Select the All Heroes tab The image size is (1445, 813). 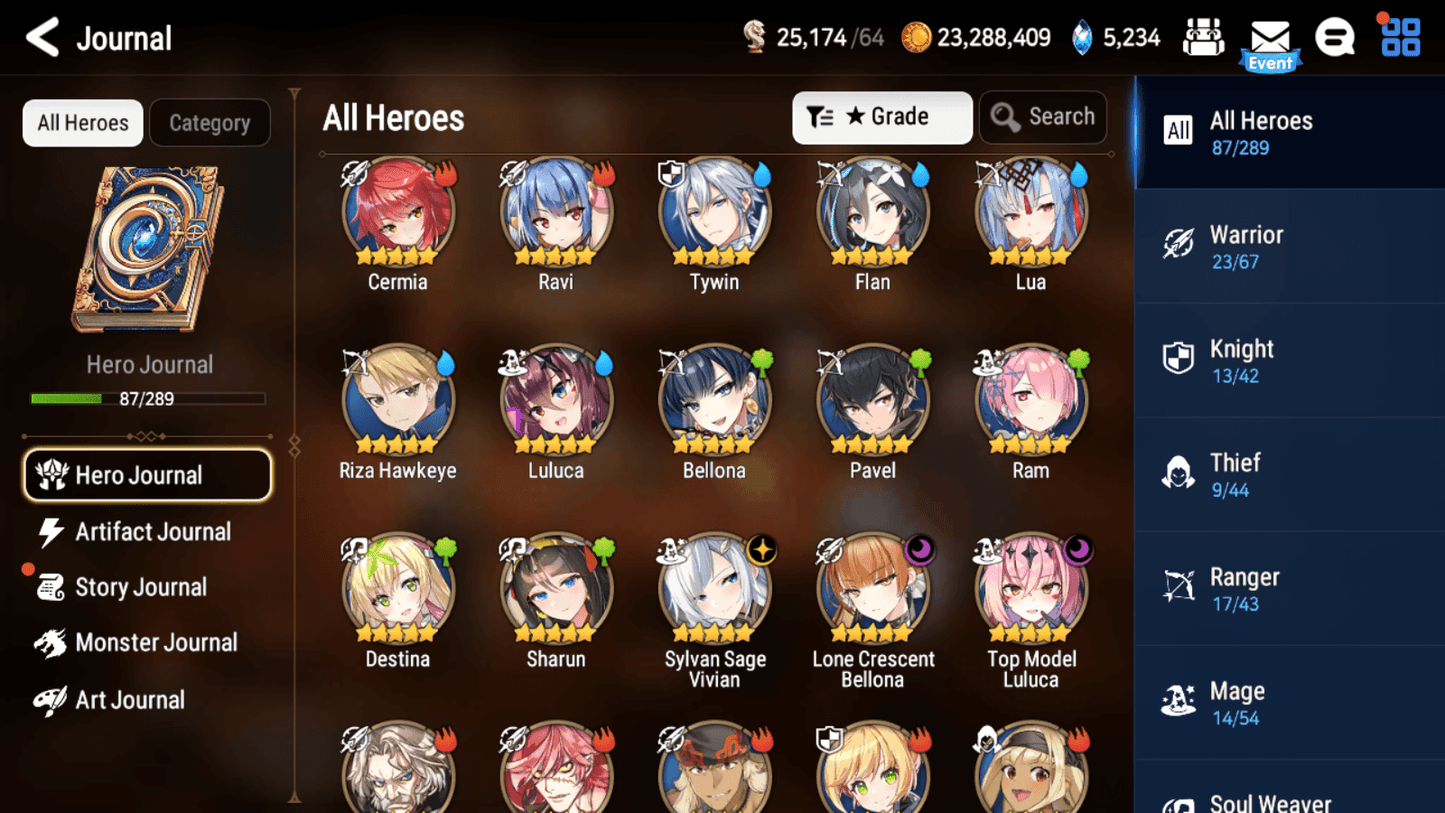click(x=82, y=122)
